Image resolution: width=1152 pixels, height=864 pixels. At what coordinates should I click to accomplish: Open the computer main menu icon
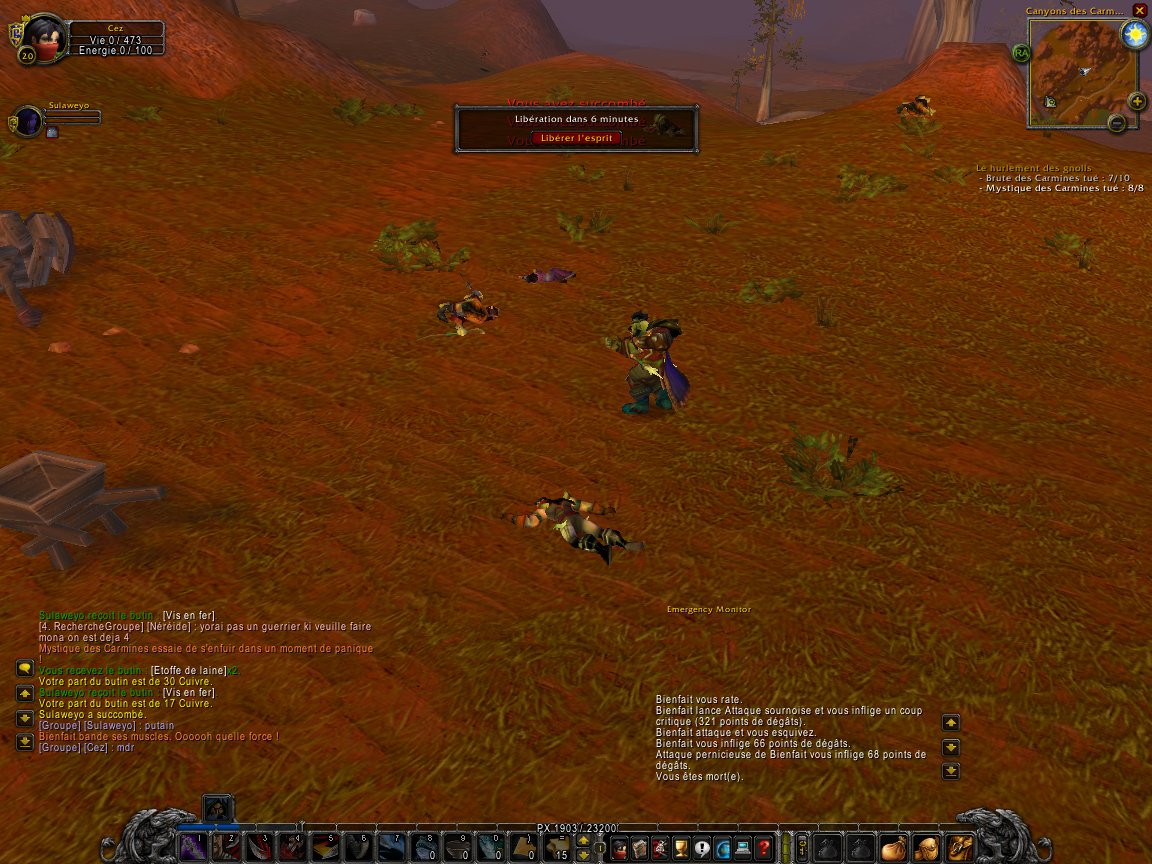coord(743,847)
